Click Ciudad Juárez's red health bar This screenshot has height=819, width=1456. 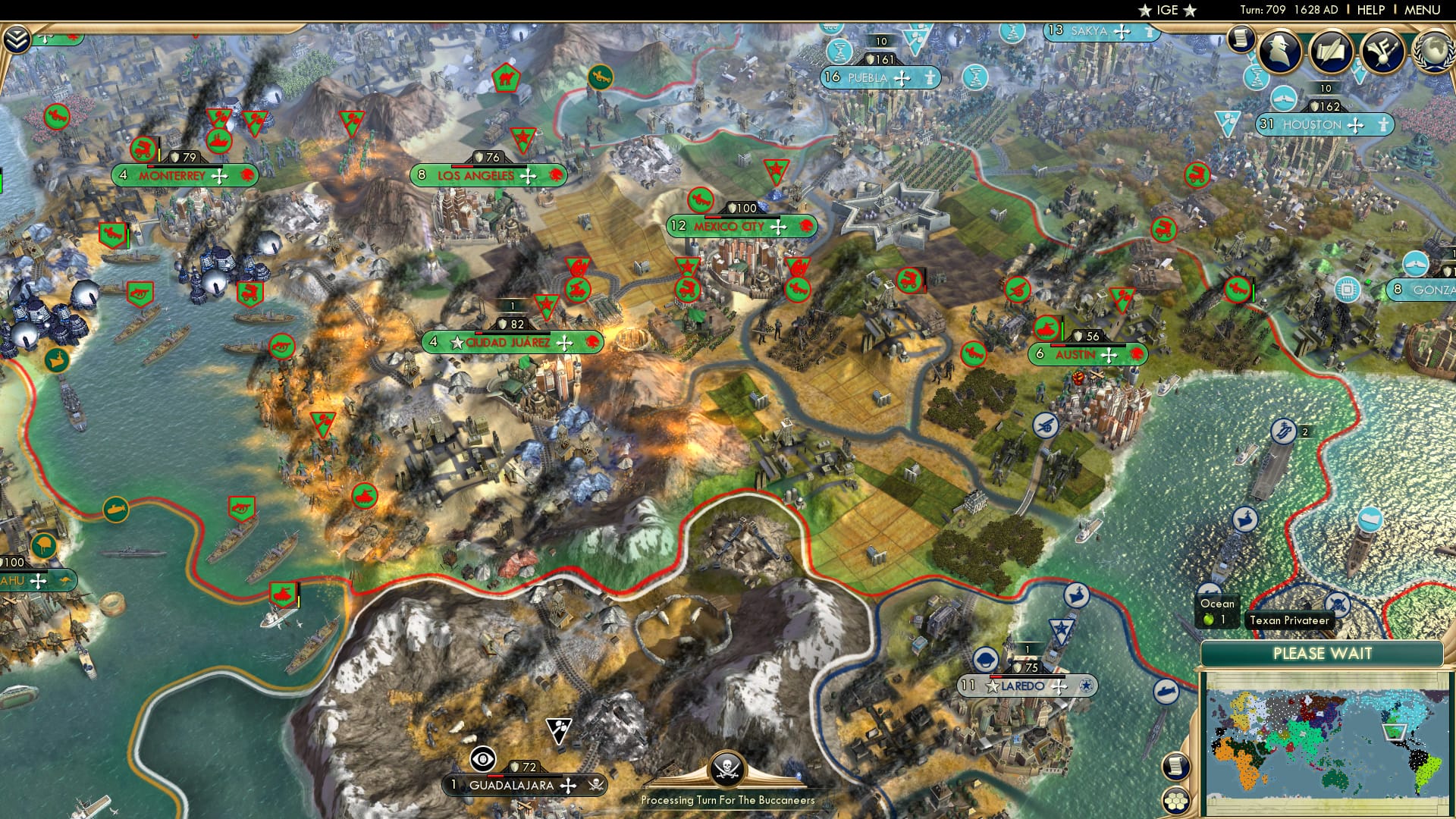[479, 332]
